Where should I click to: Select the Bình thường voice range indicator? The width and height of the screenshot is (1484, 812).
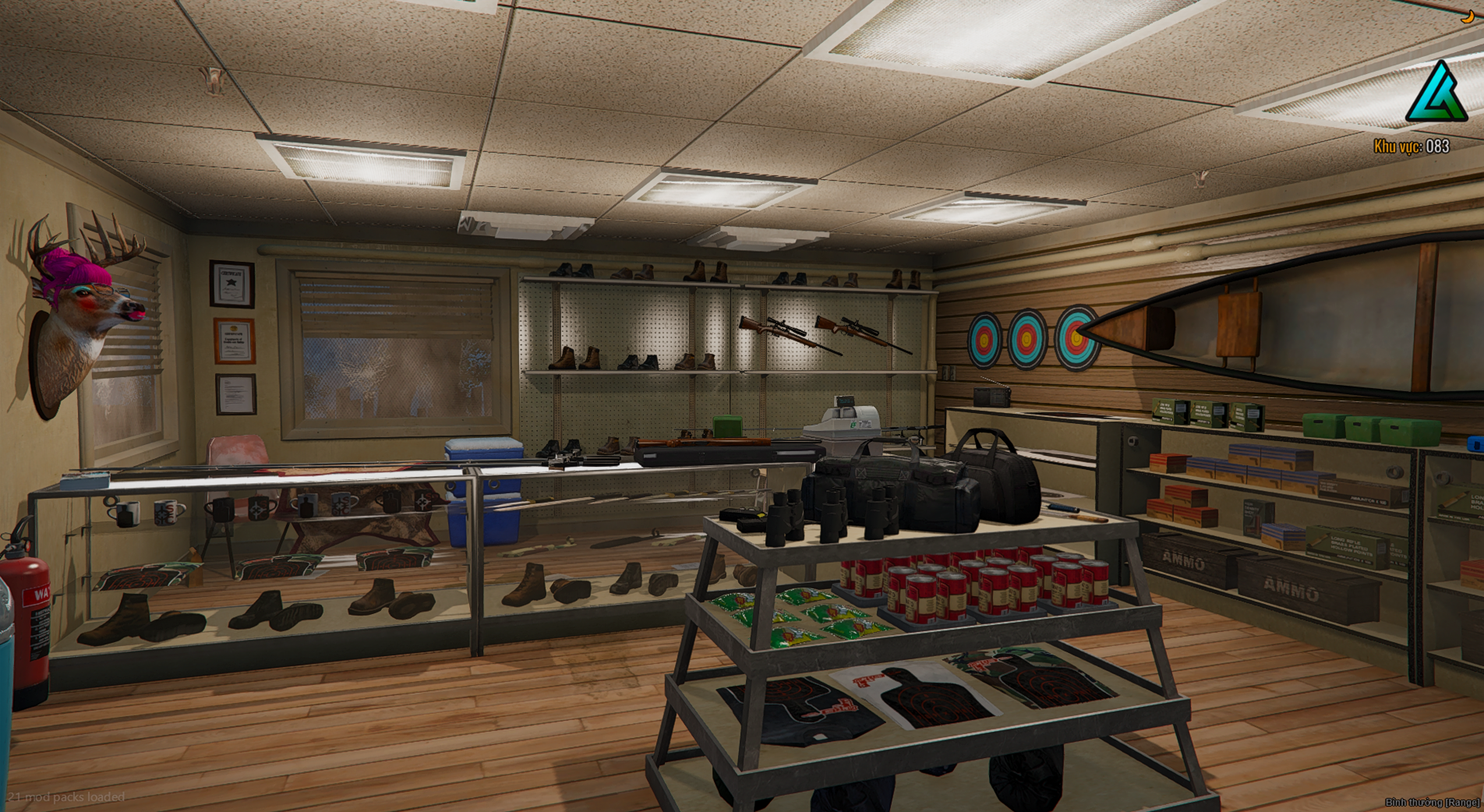[1432, 802]
